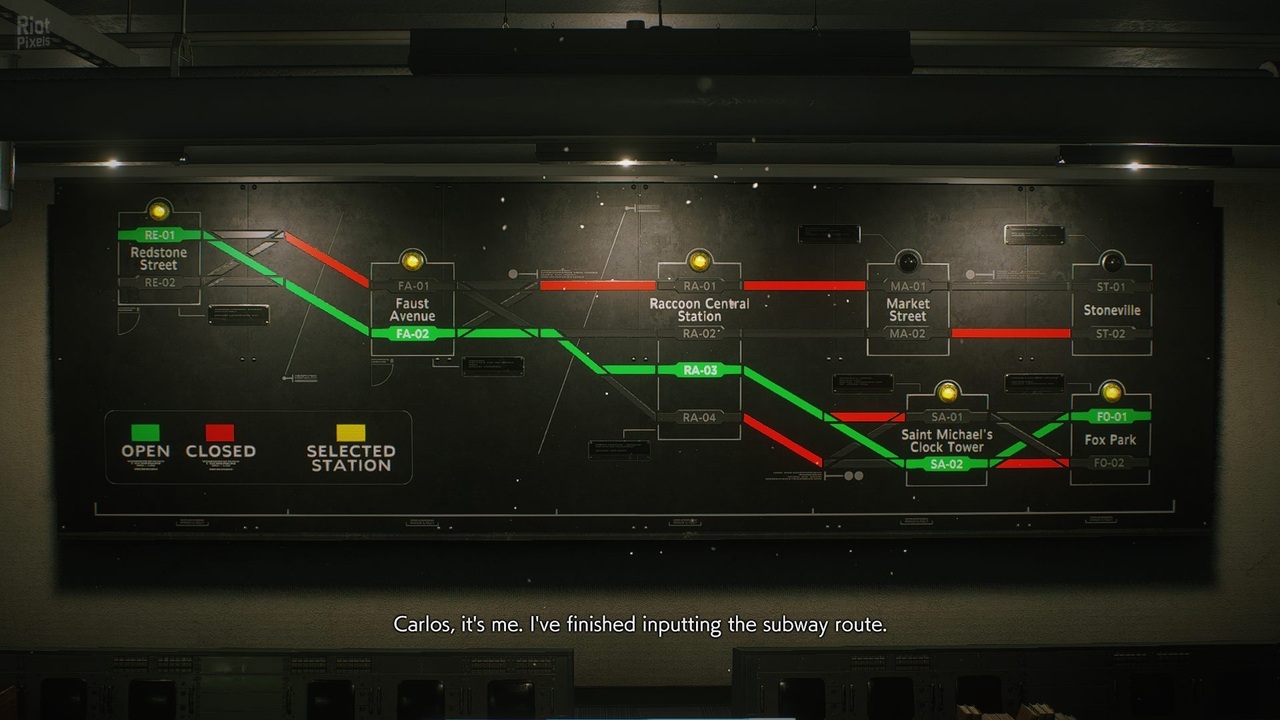Select the SA-01 platform label

coord(946,417)
